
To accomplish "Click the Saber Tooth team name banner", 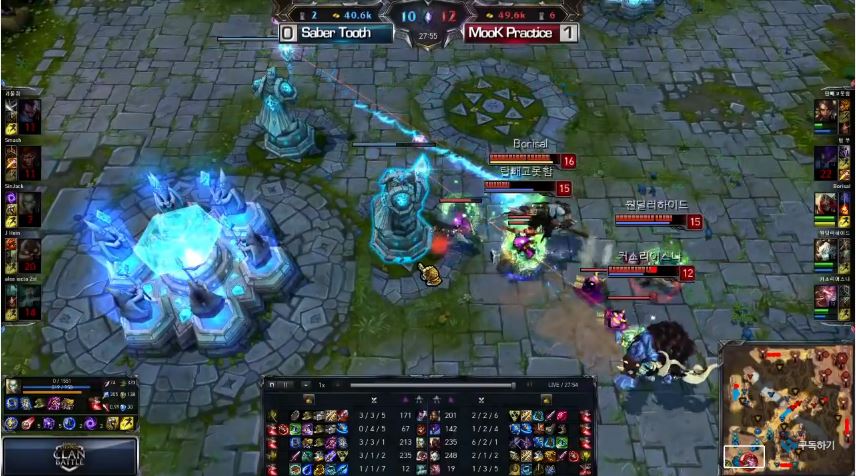I will (334, 33).
